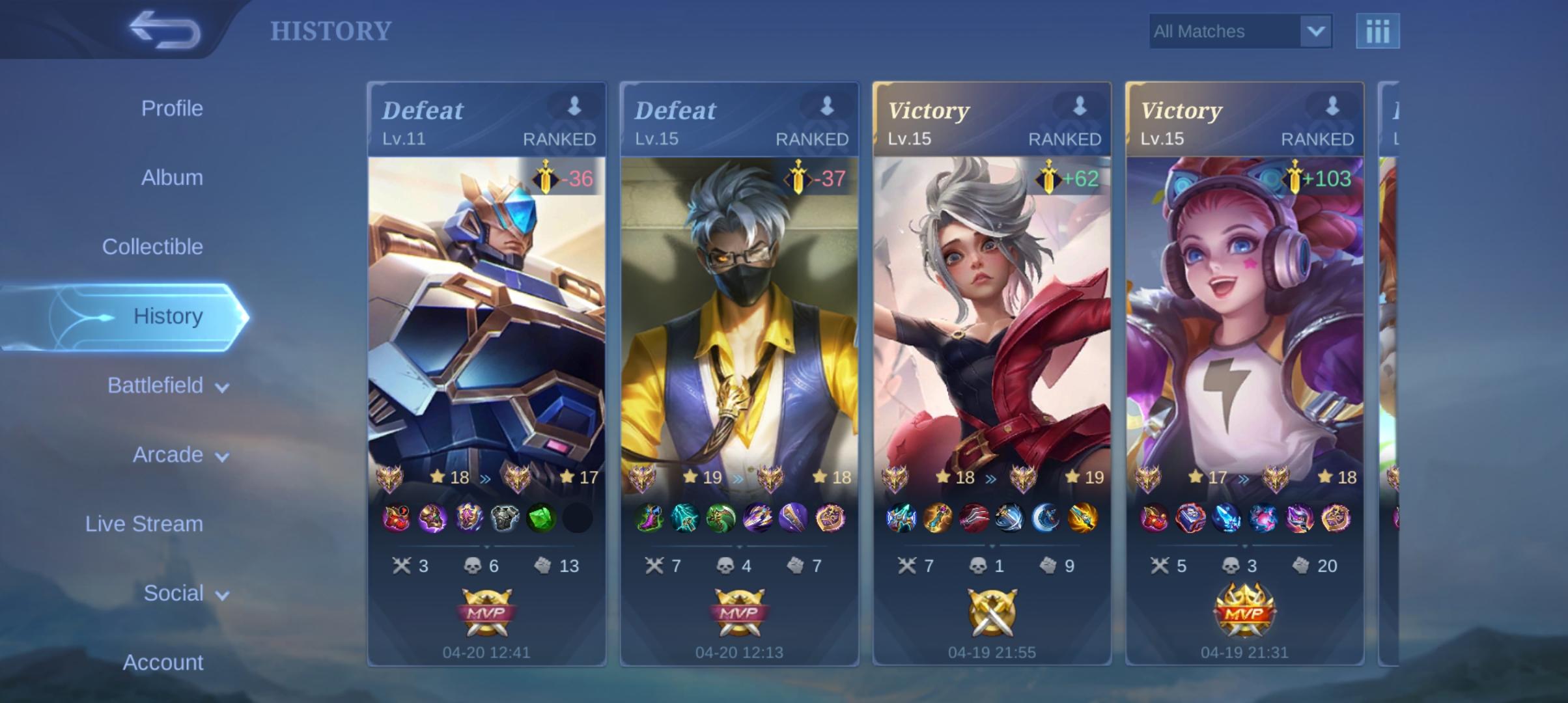
Task: Switch to the Profile tab
Action: click(x=171, y=108)
